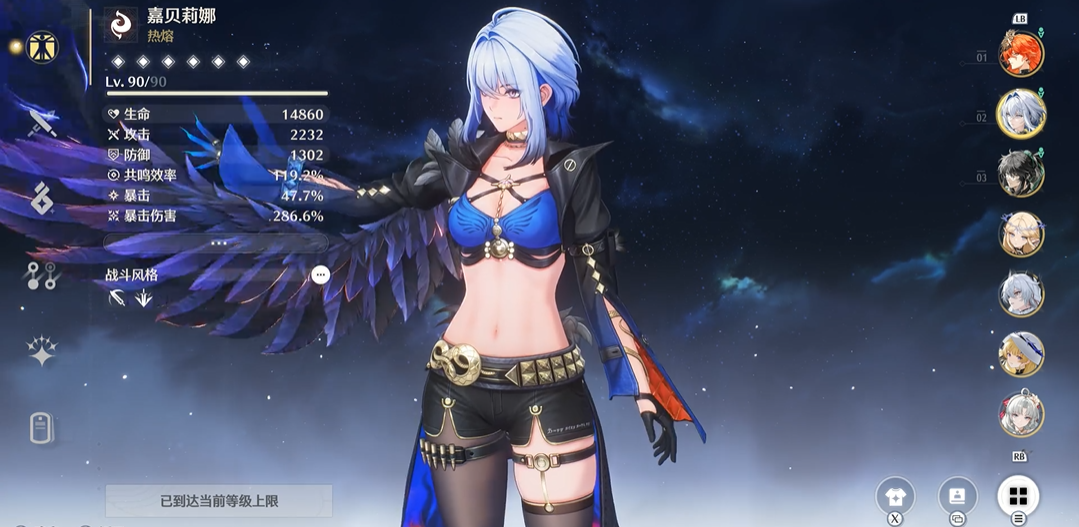The image size is (1079, 527).
Task: Switch to the weapon sword tab
Action: click(x=42, y=123)
